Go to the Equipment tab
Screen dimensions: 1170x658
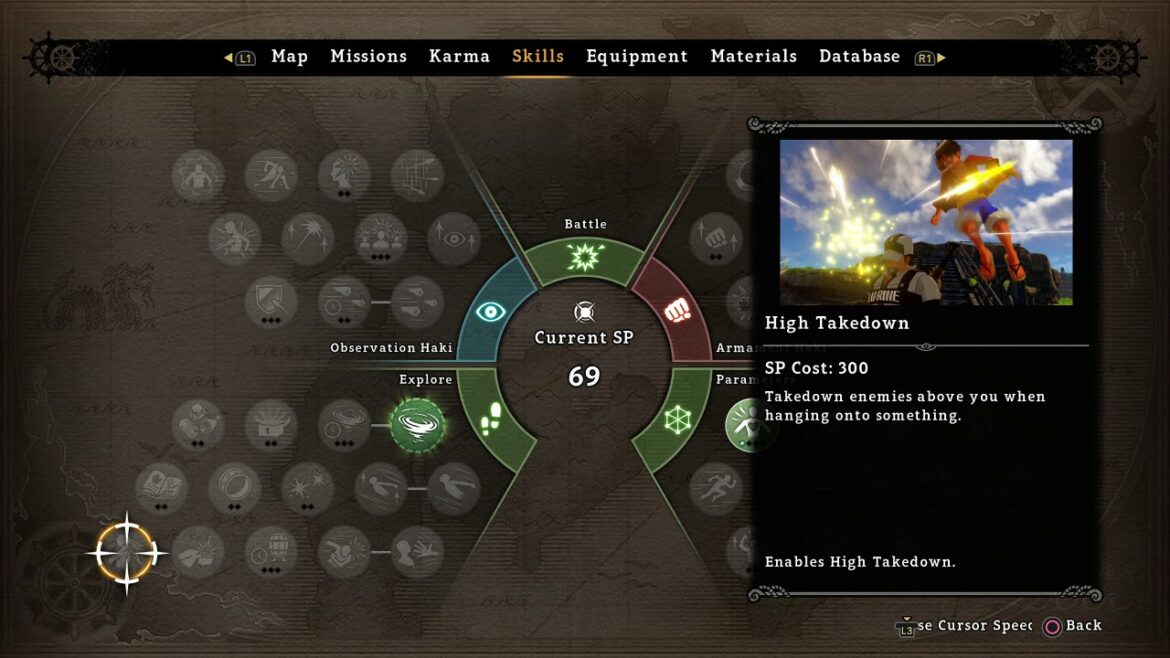pyautogui.click(x=637, y=57)
